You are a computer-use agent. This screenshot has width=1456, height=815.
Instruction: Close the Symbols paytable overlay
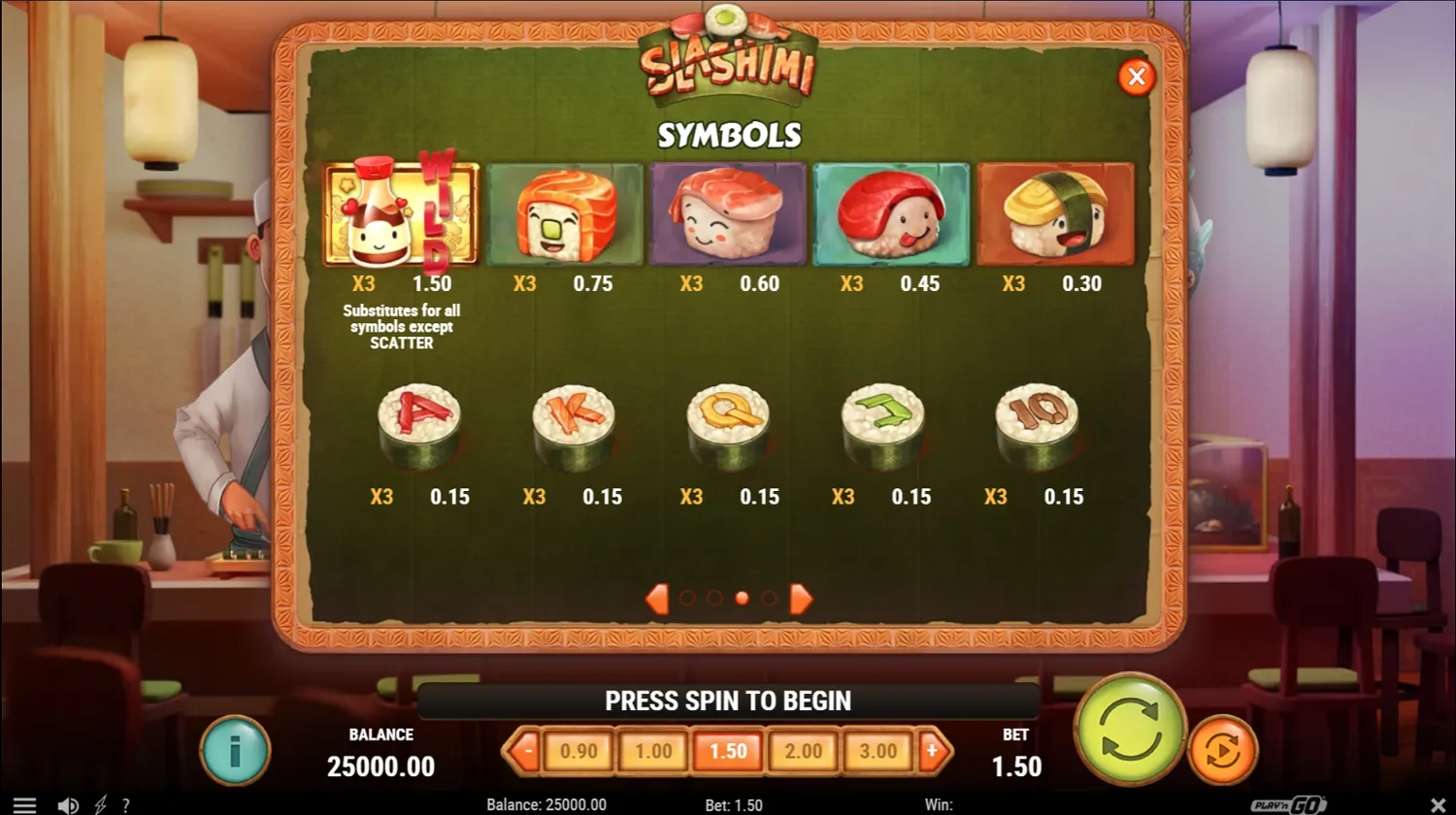(x=1137, y=77)
